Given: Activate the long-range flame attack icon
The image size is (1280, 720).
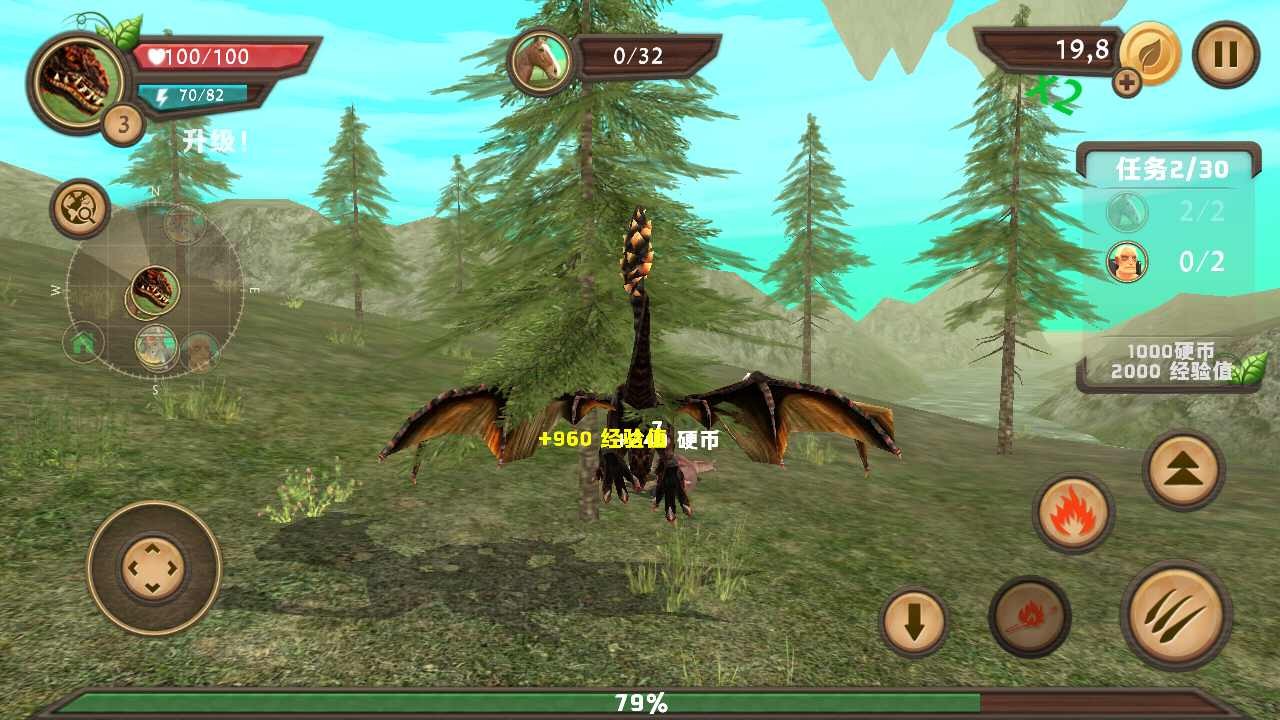Looking at the screenshot, I should (1031, 617).
